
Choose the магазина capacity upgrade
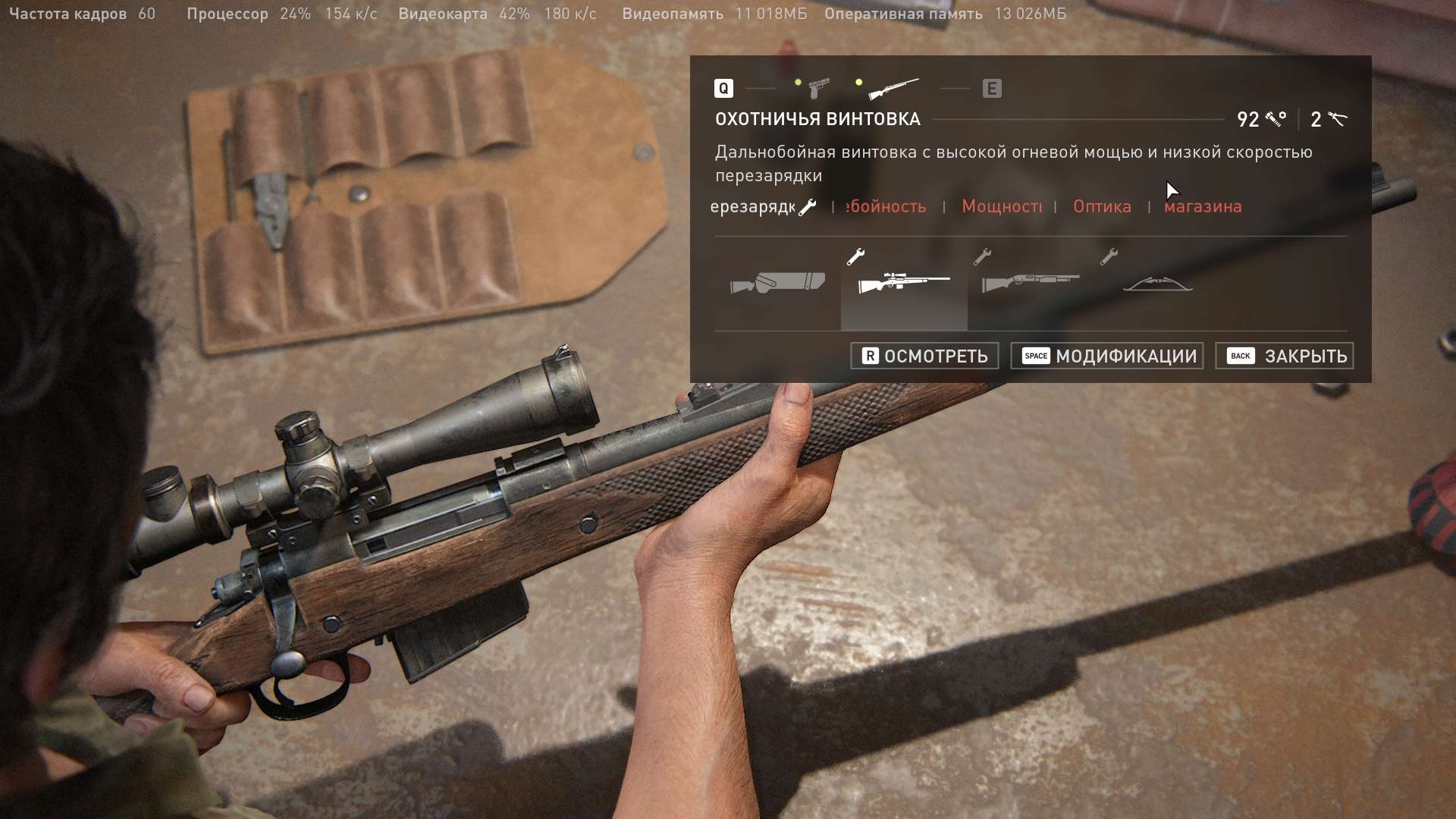1203,206
